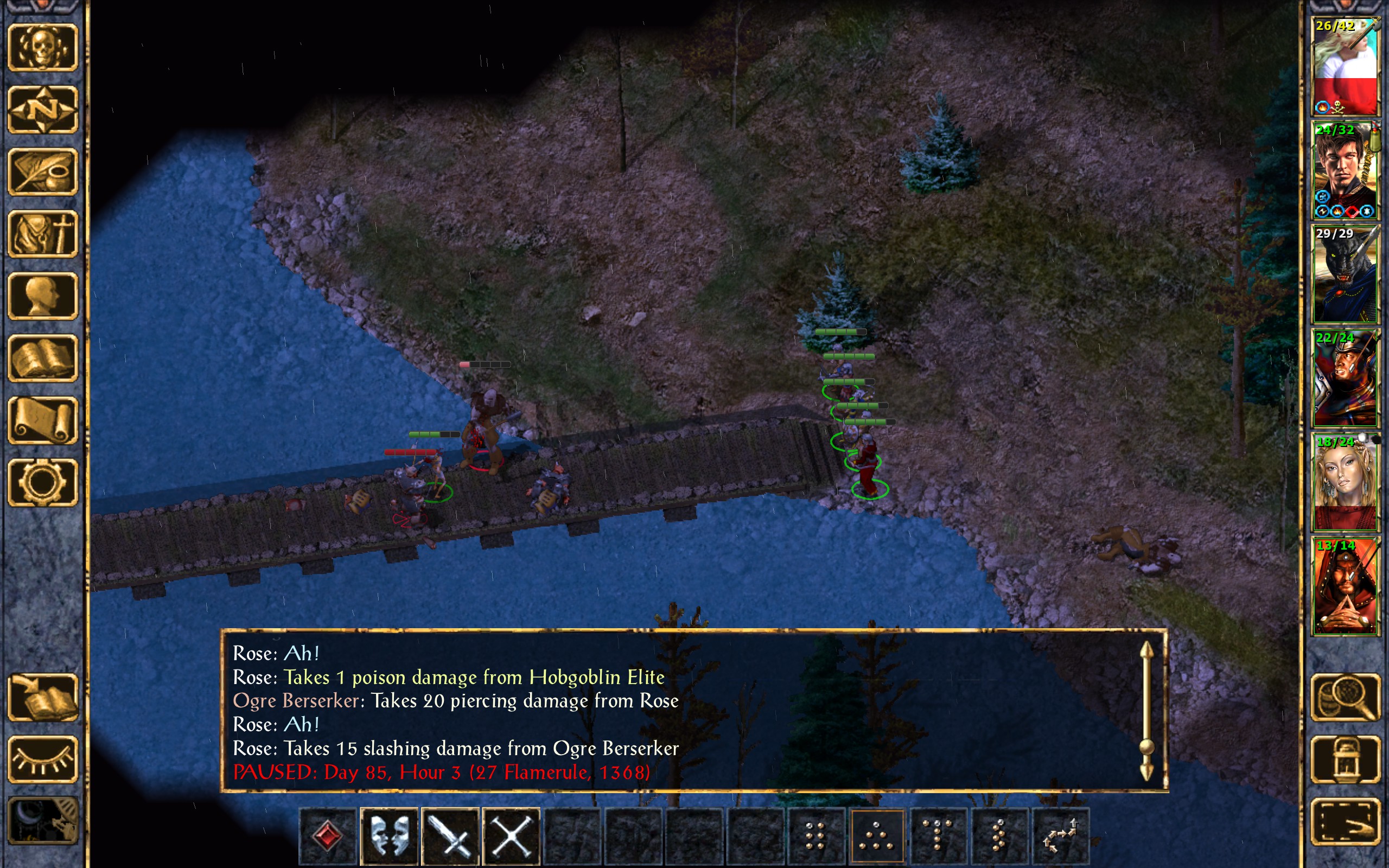Open the inventory screen button
Screen dimensions: 1389x868
[x=43, y=234]
